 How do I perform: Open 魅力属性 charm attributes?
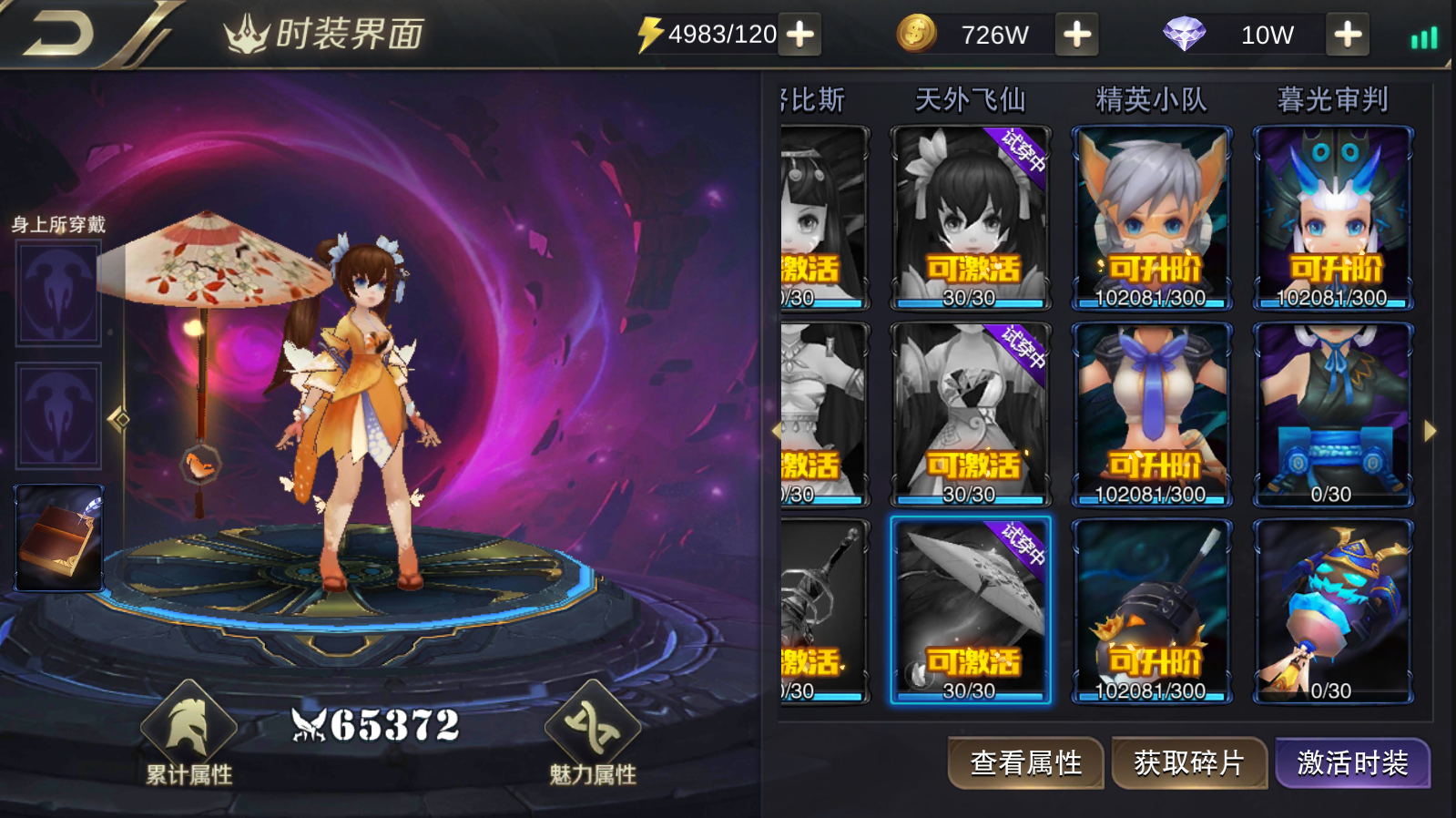tap(593, 734)
